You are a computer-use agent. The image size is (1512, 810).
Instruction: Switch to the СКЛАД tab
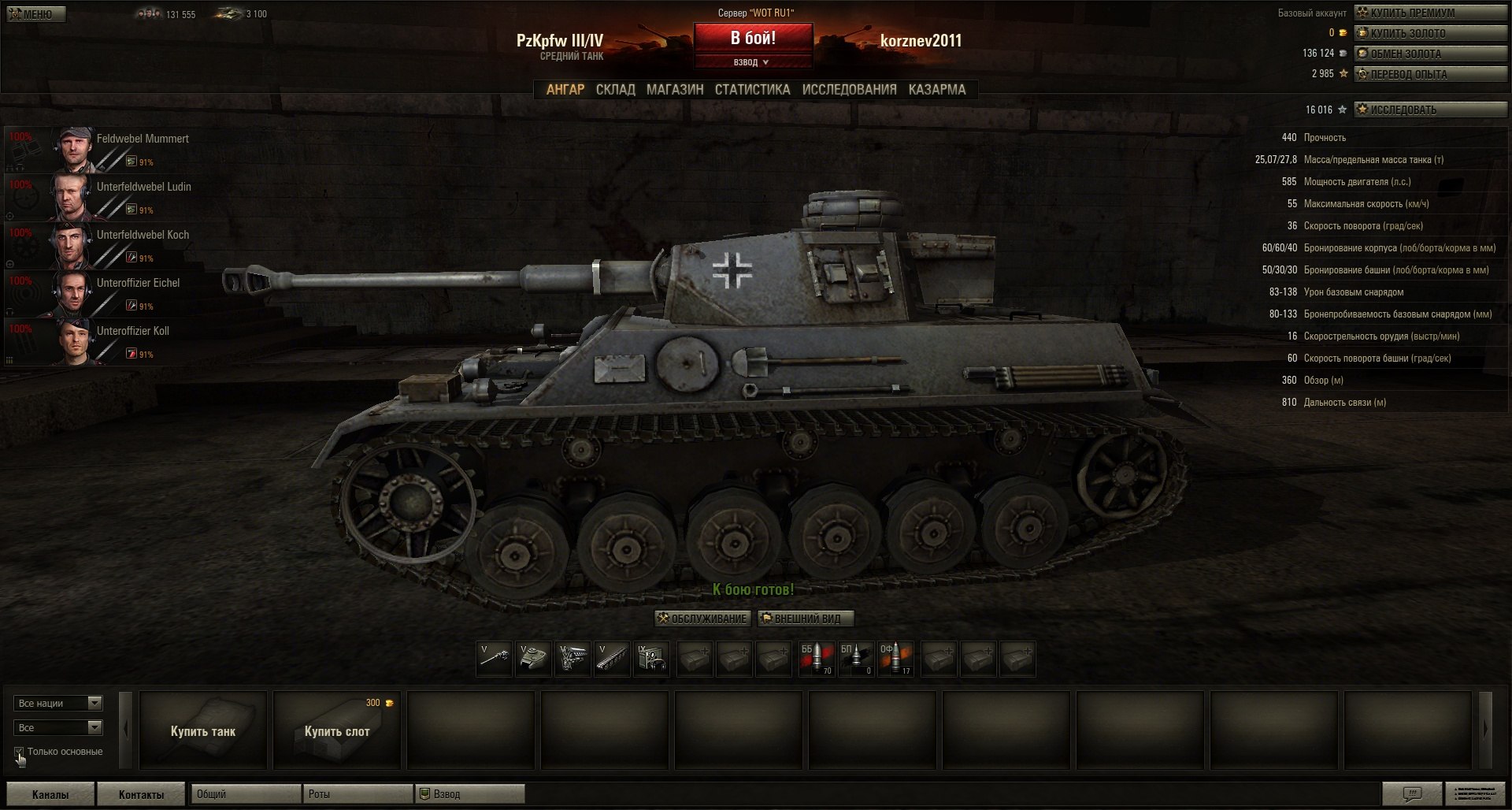click(615, 90)
